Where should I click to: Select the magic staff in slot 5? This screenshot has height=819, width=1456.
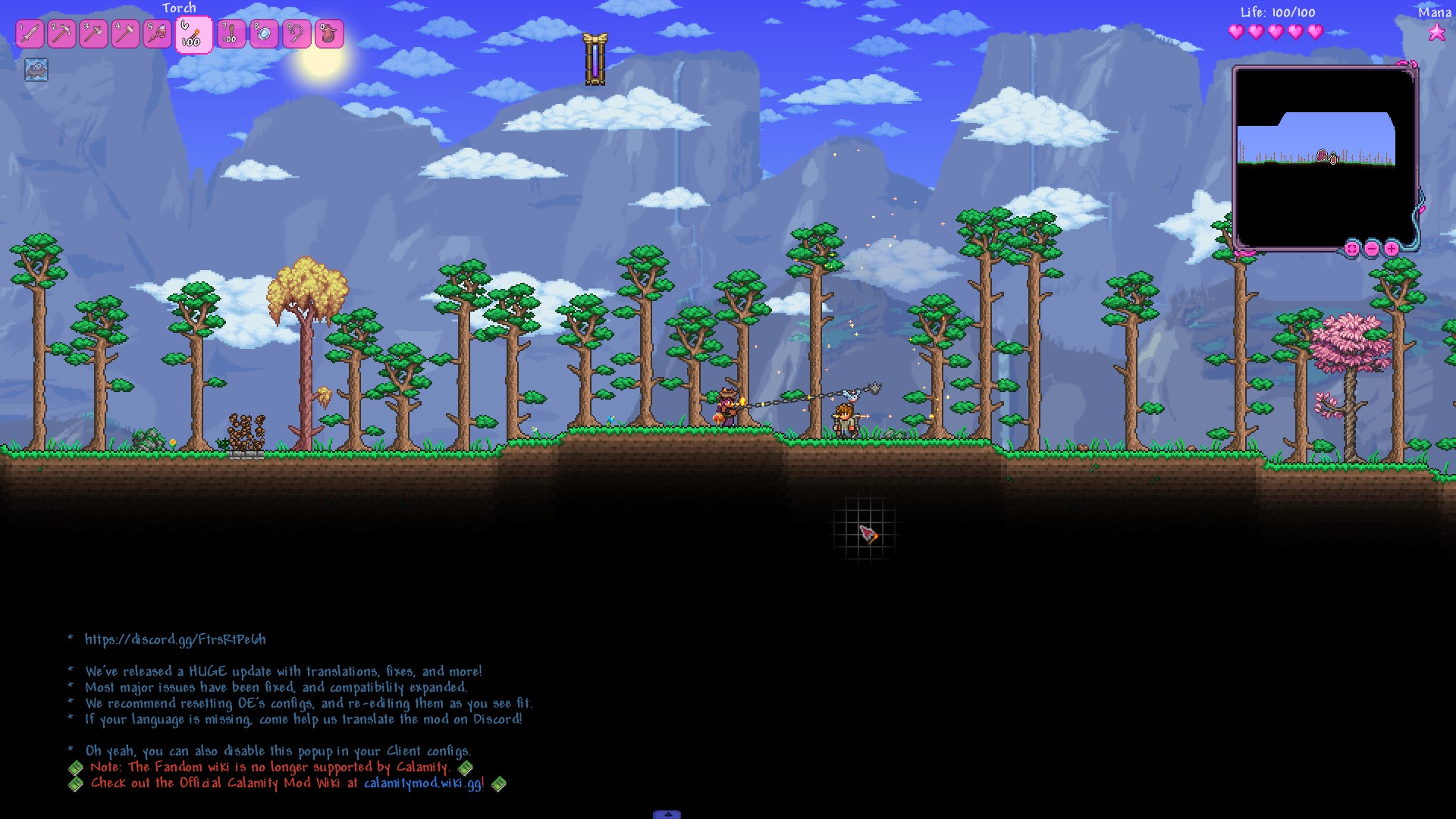(158, 34)
